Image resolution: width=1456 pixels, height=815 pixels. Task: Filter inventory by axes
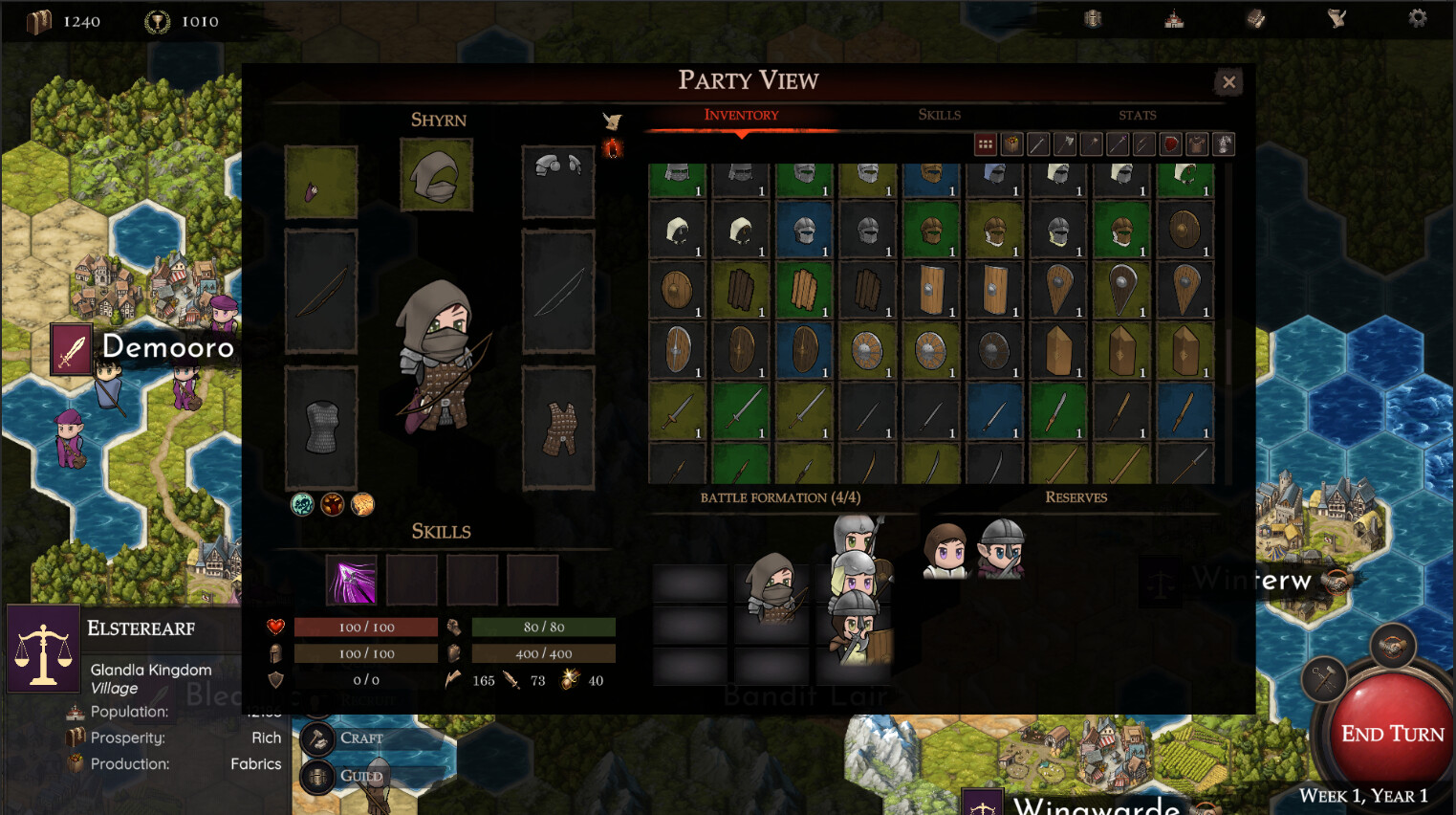tap(1063, 143)
